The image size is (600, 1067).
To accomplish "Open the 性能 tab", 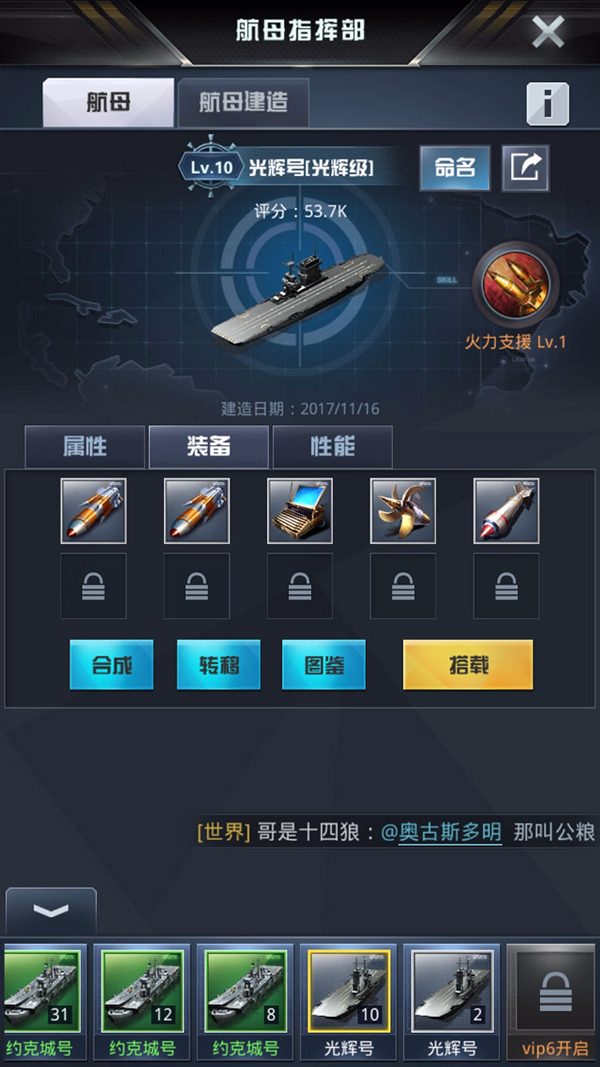I will 332,446.
